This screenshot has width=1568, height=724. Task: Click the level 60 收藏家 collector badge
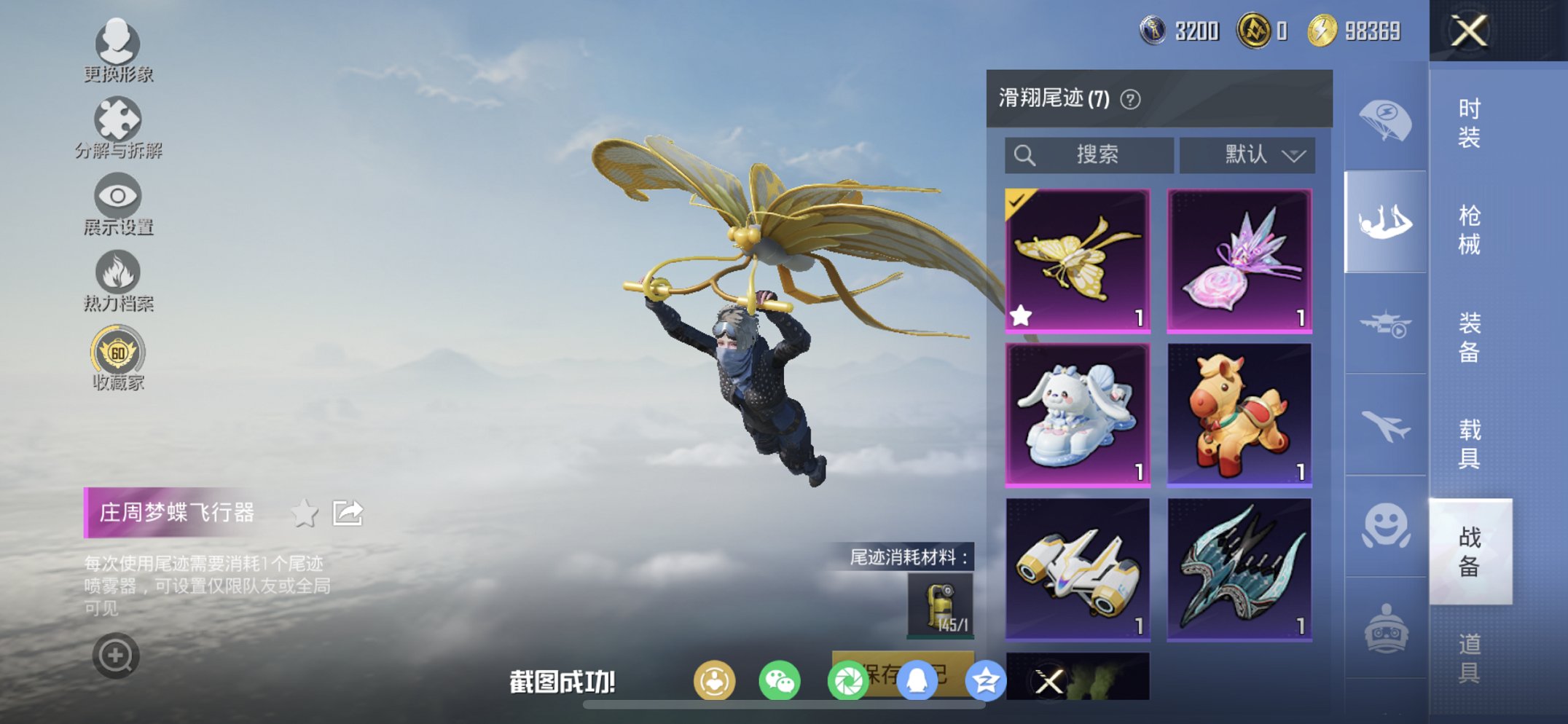coord(117,350)
